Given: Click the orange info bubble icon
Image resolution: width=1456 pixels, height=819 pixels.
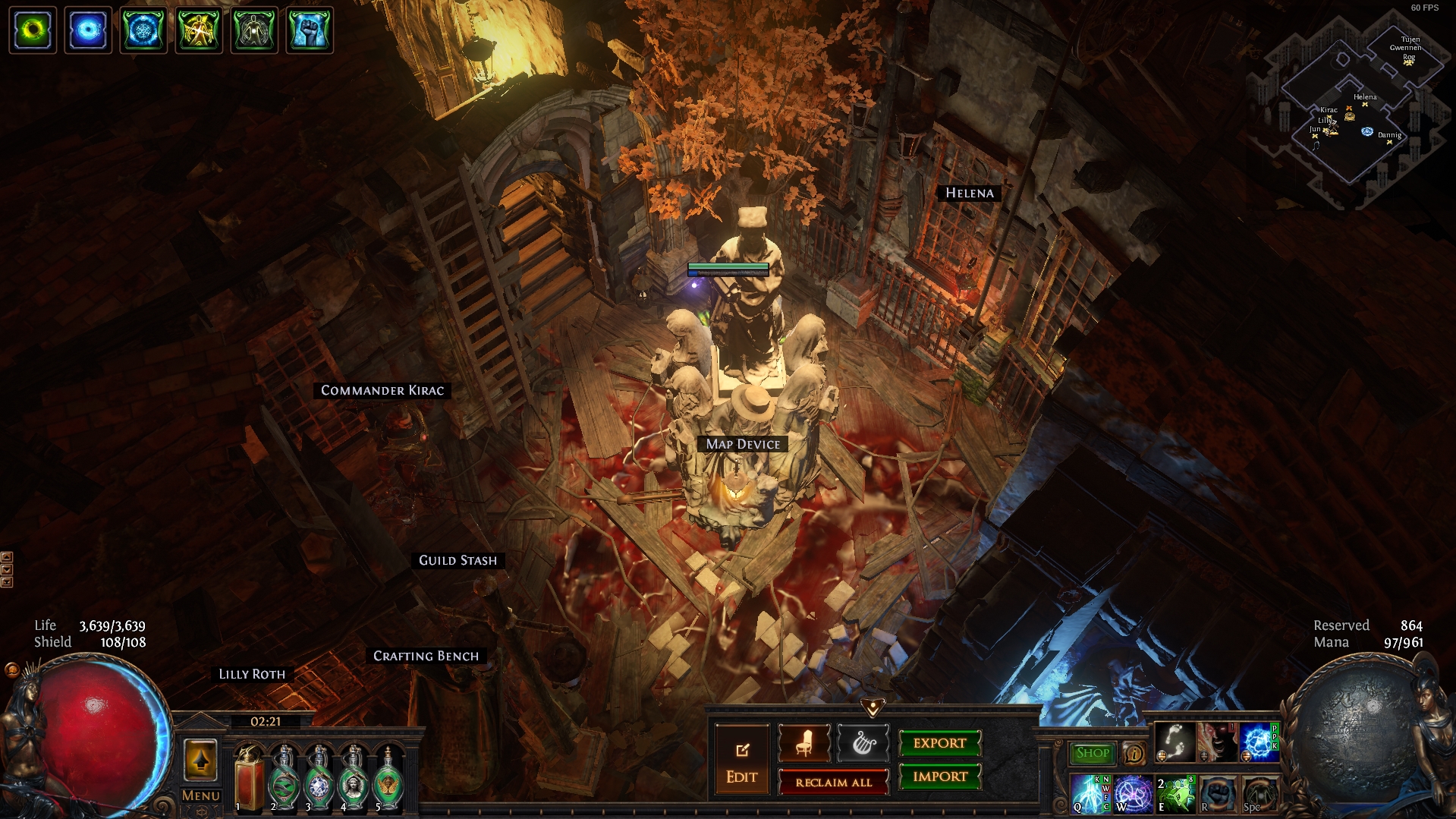Looking at the screenshot, I should pyautogui.click(x=1134, y=754).
